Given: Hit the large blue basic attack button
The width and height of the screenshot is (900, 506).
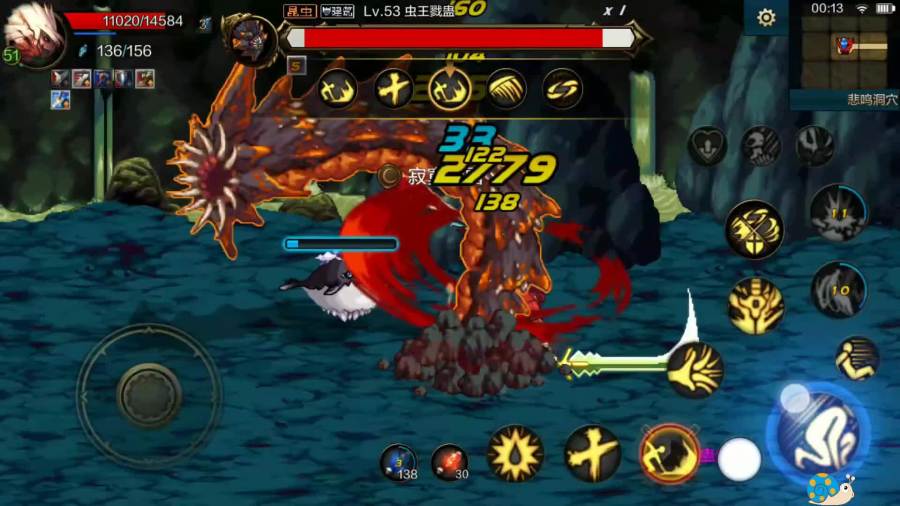Looking at the screenshot, I should [817, 435].
